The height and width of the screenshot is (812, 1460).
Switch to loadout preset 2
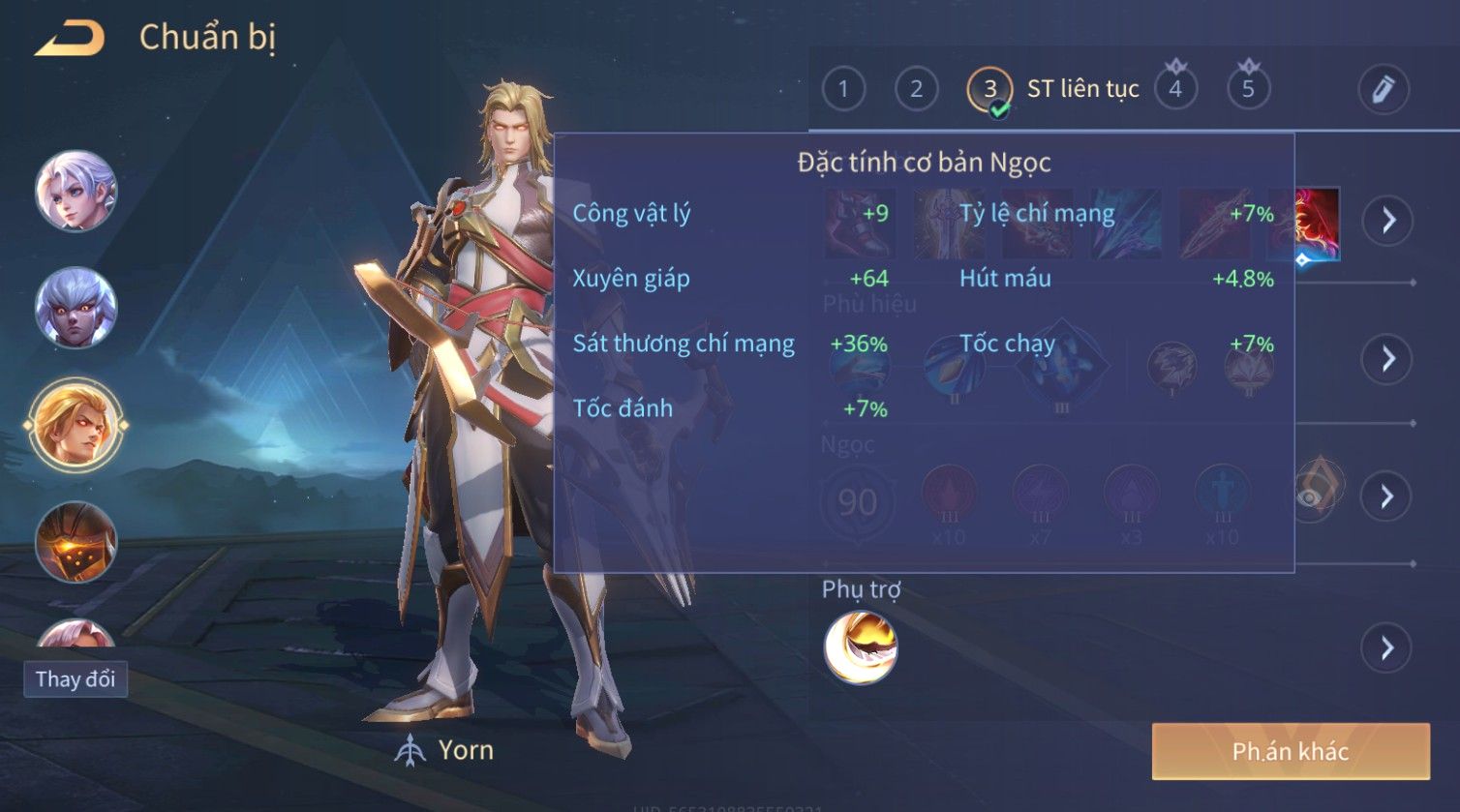coord(916,90)
